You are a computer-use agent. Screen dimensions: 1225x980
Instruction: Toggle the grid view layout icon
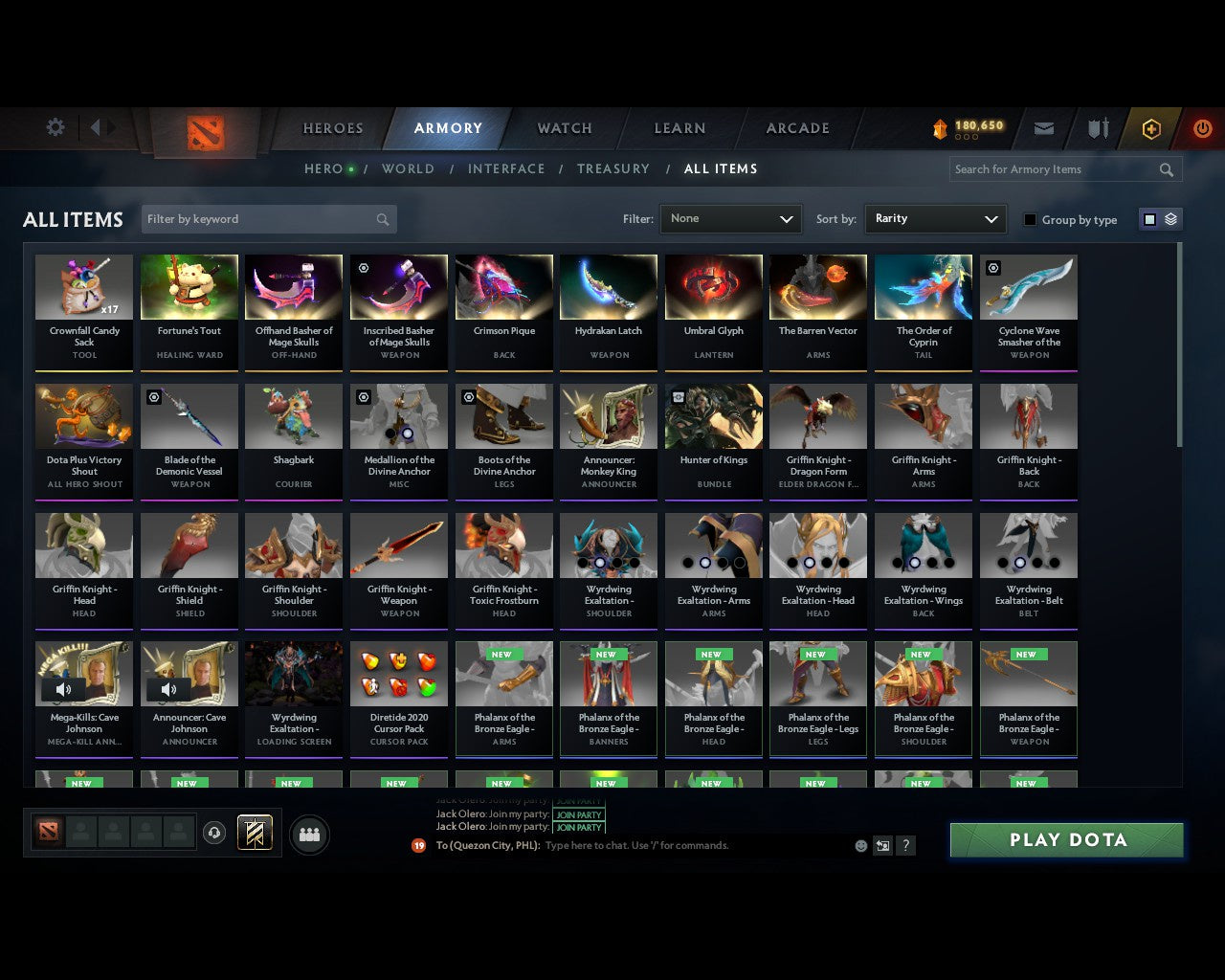(1148, 218)
